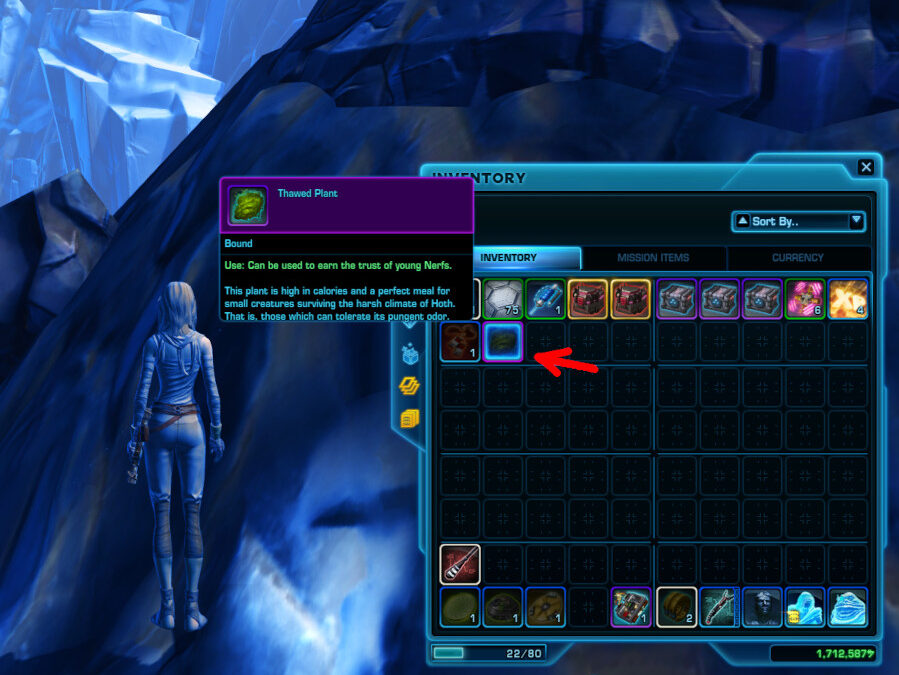
Task: Click the yellow stacked-cubes side icon
Action: [x=409, y=418]
